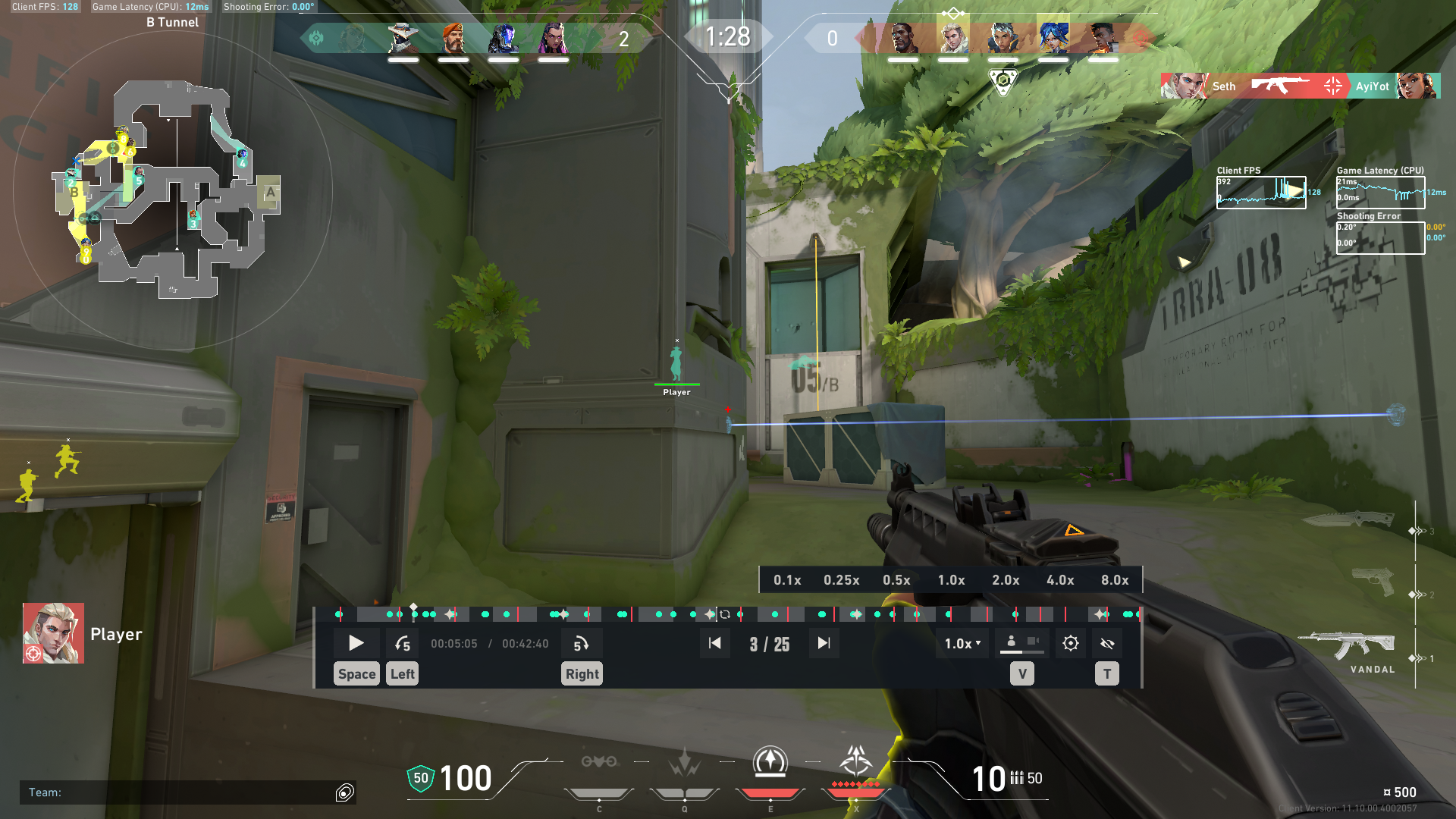1456x819 pixels.
Task: Open the 1.0x playback speed dropdown
Action: [961, 643]
